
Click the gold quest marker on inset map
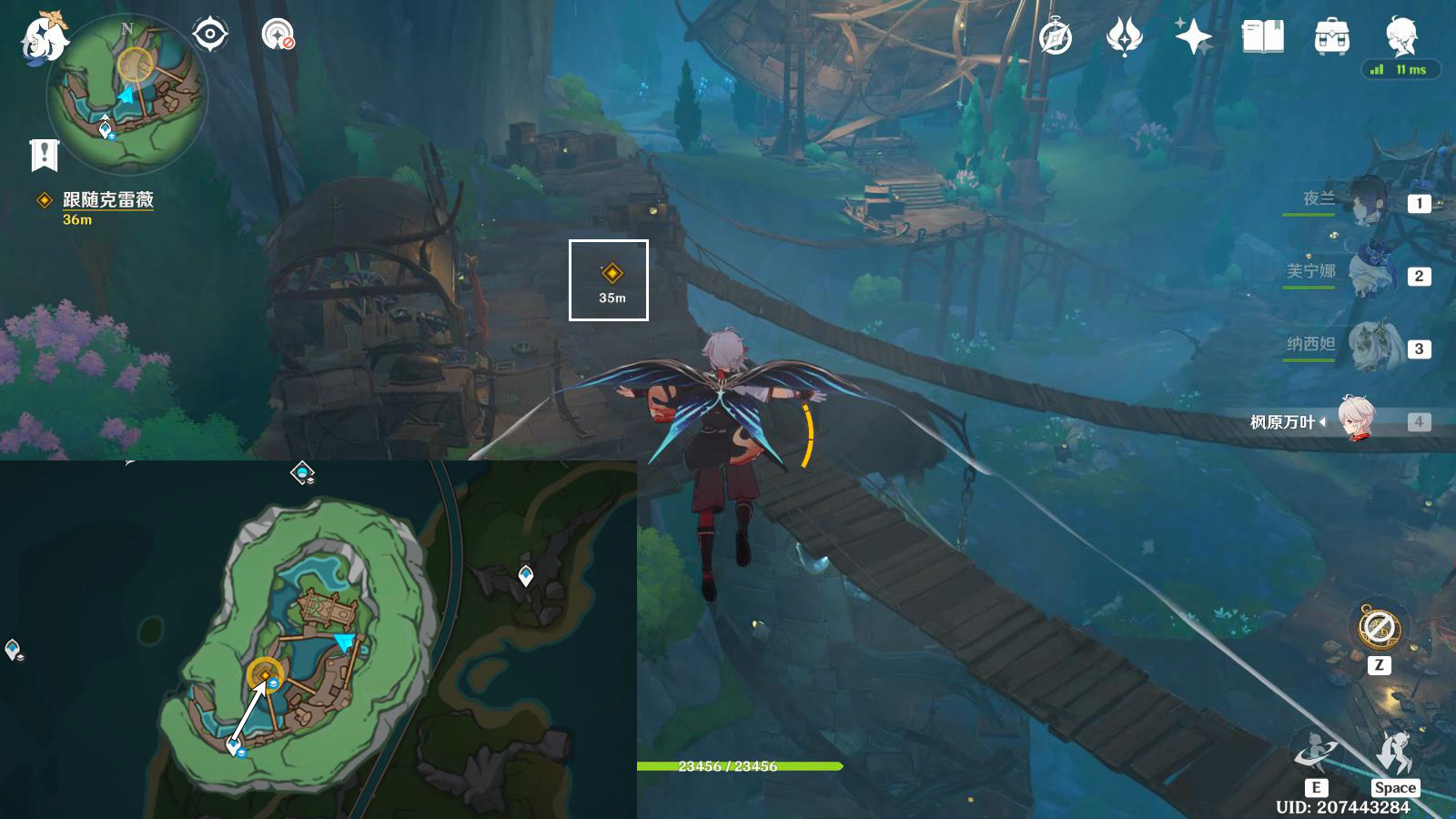pyautogui.click(x=265, y=674)
